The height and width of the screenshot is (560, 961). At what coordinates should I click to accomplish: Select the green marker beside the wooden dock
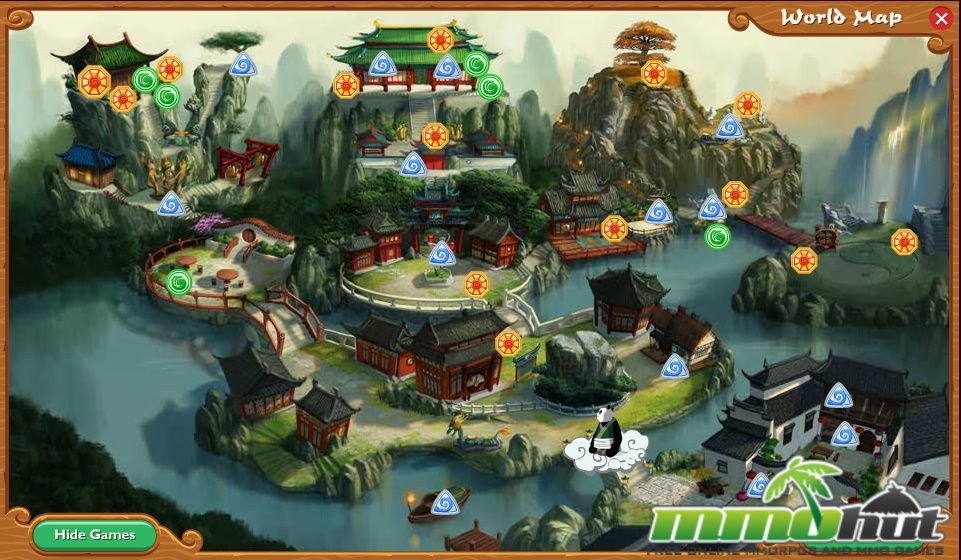[x=717, y=237]
